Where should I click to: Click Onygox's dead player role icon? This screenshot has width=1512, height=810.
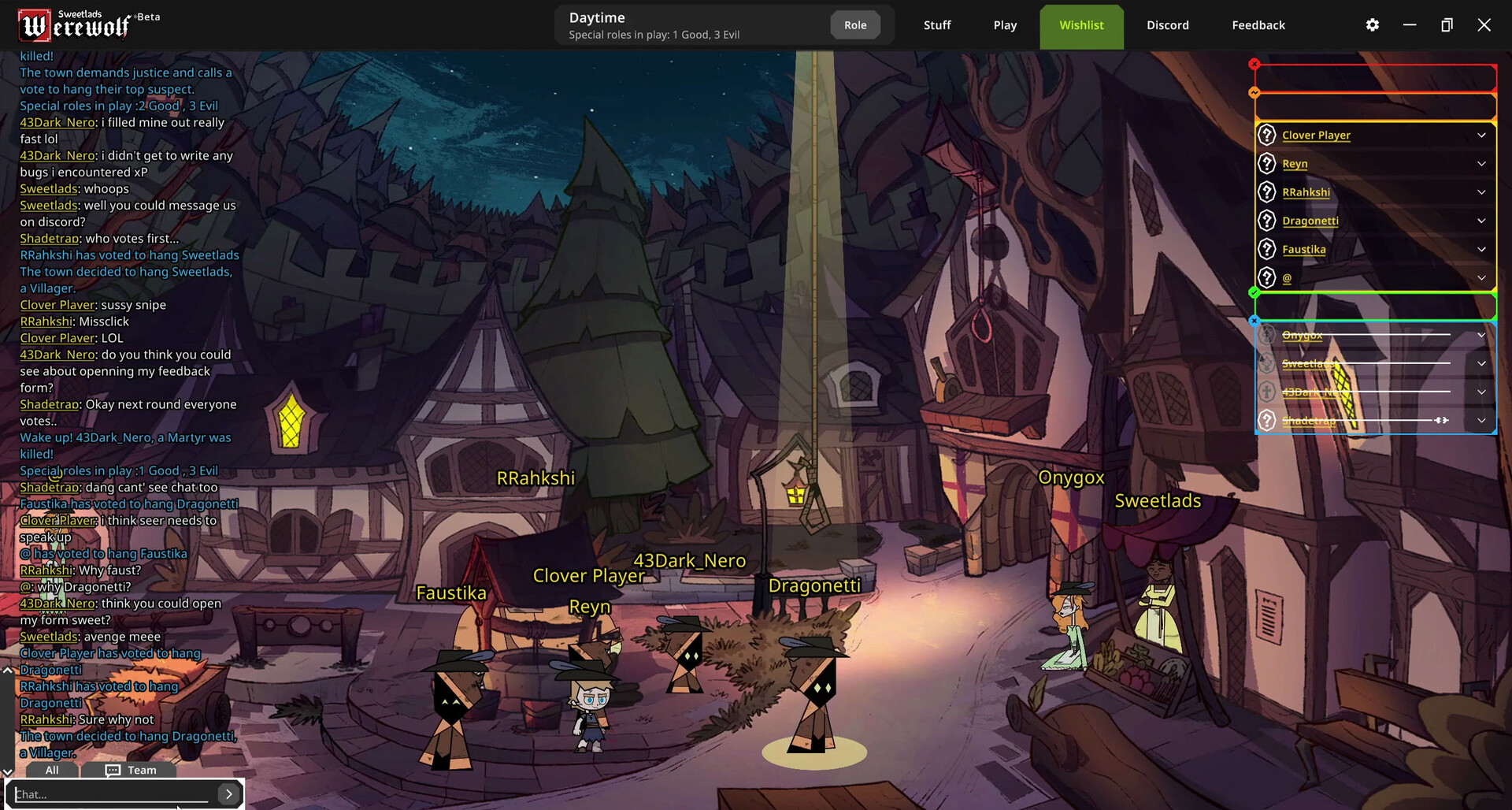(x=1266, y=335)
